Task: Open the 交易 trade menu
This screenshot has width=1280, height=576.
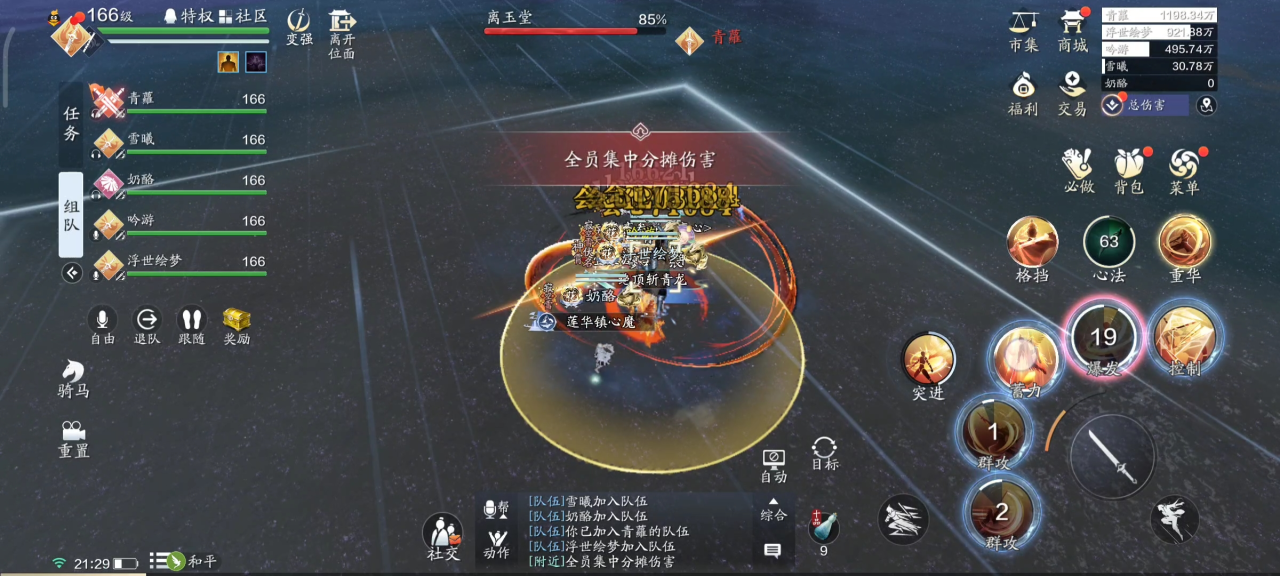Action: click(x=1072, y=92)
